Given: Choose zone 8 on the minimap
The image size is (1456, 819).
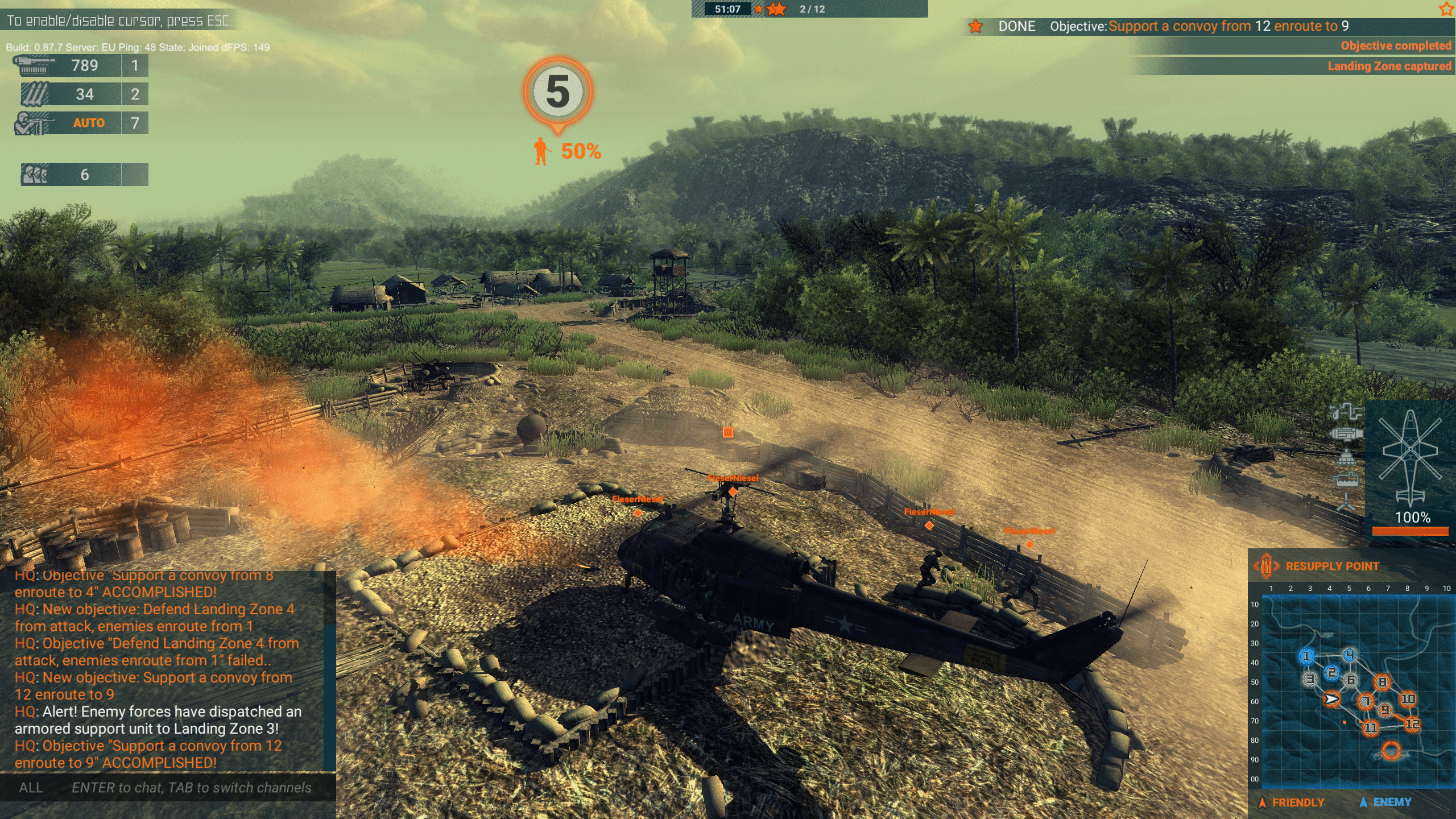Looking at the screenshot, I should tap(1382, 682).
